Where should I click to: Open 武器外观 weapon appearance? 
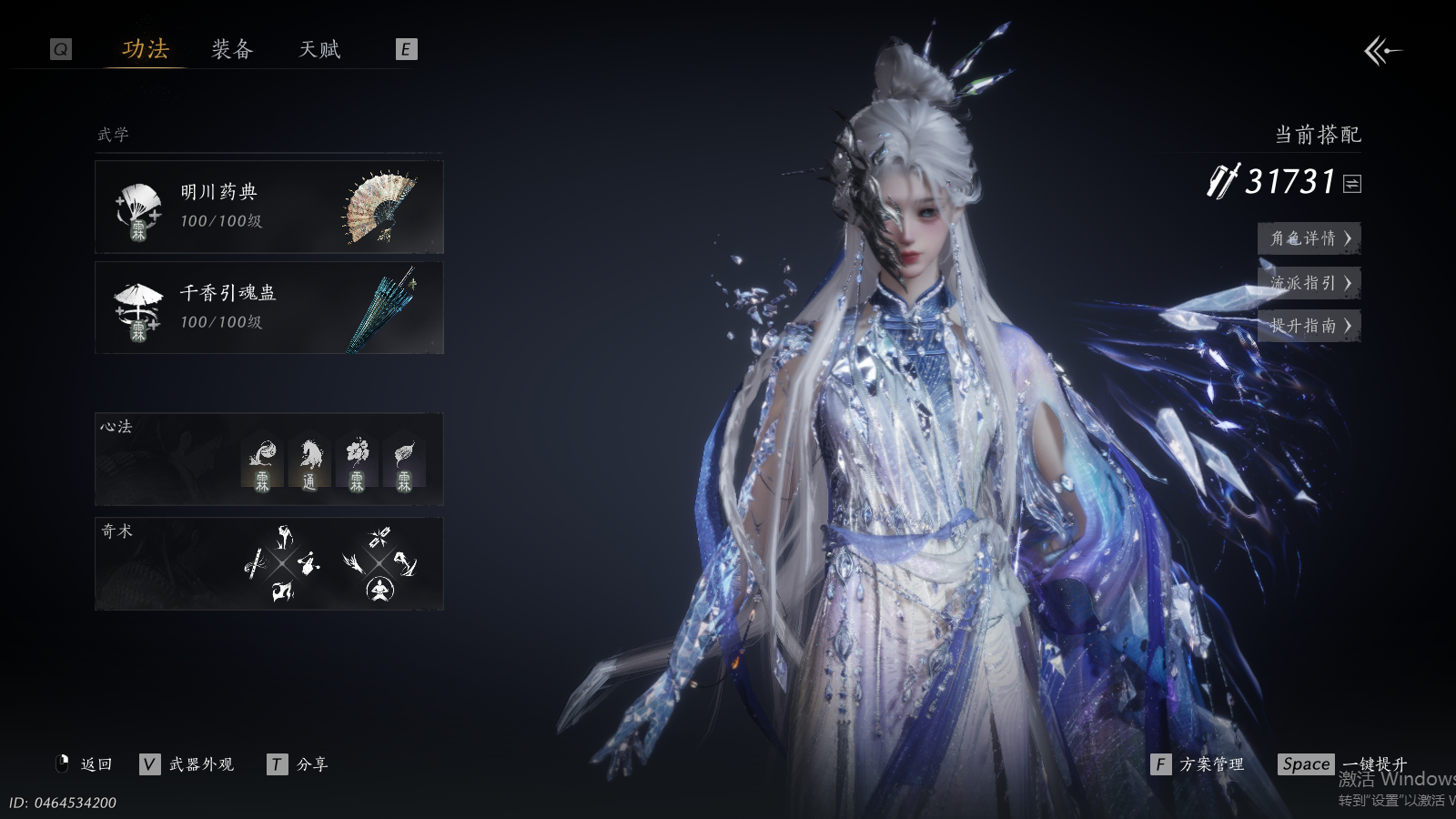point(188,764)
